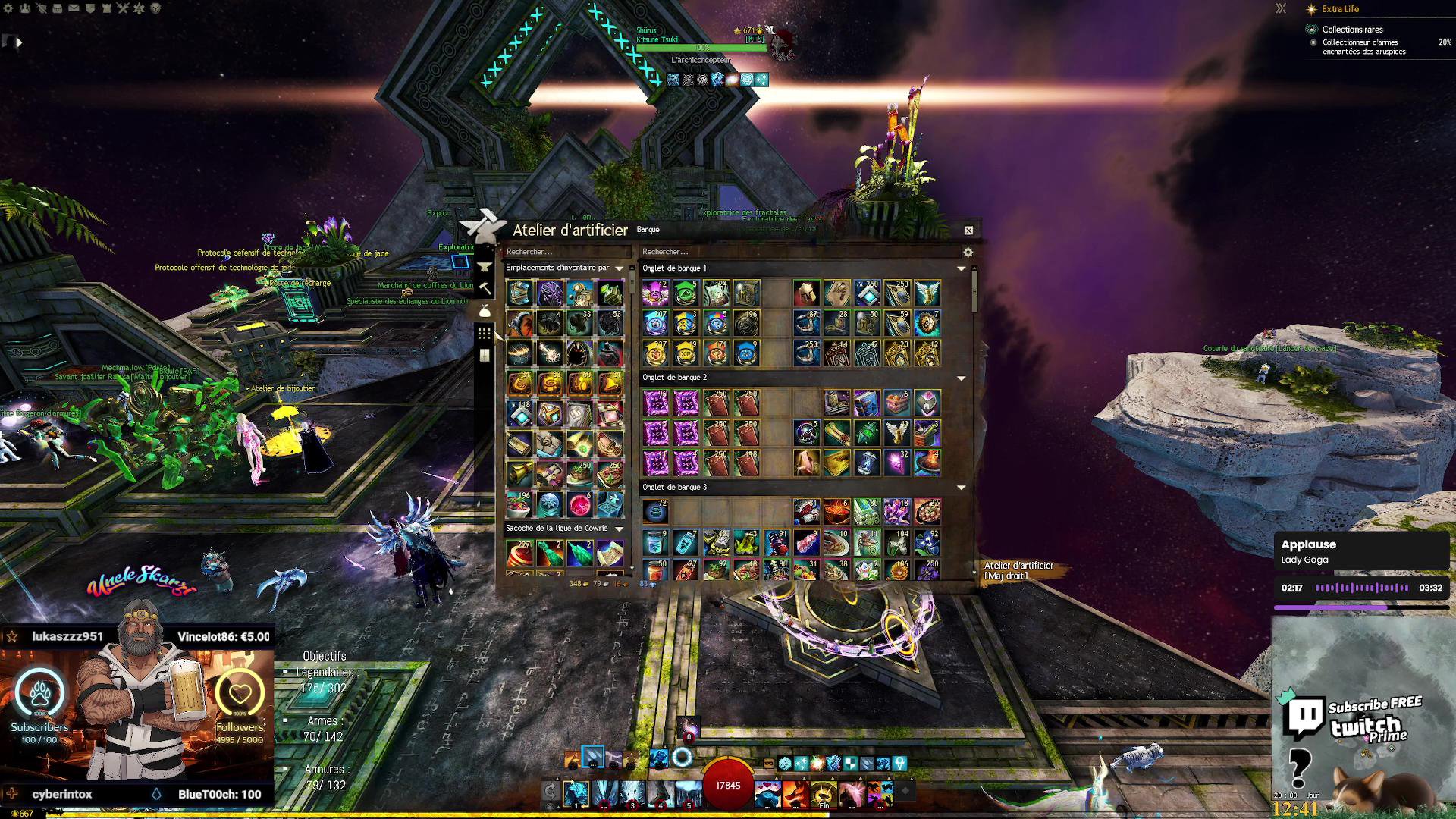
Task: Open the grid storage tab
Action: click(x=485, y=334)
